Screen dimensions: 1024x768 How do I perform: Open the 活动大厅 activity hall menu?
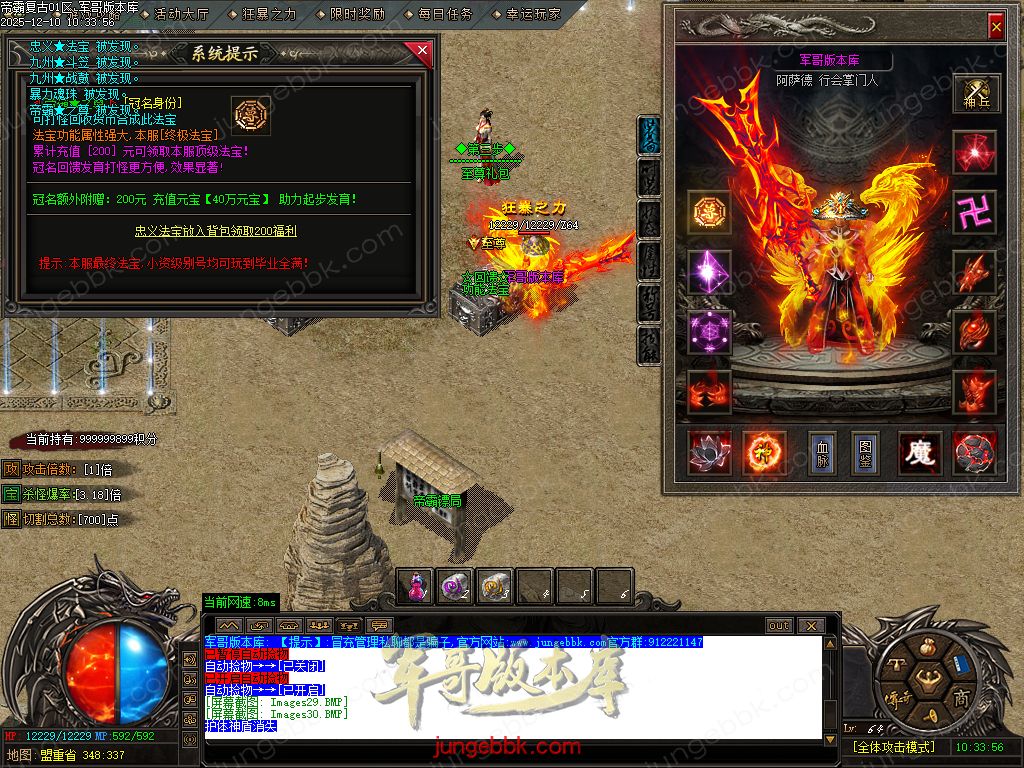tap(181, 14)
